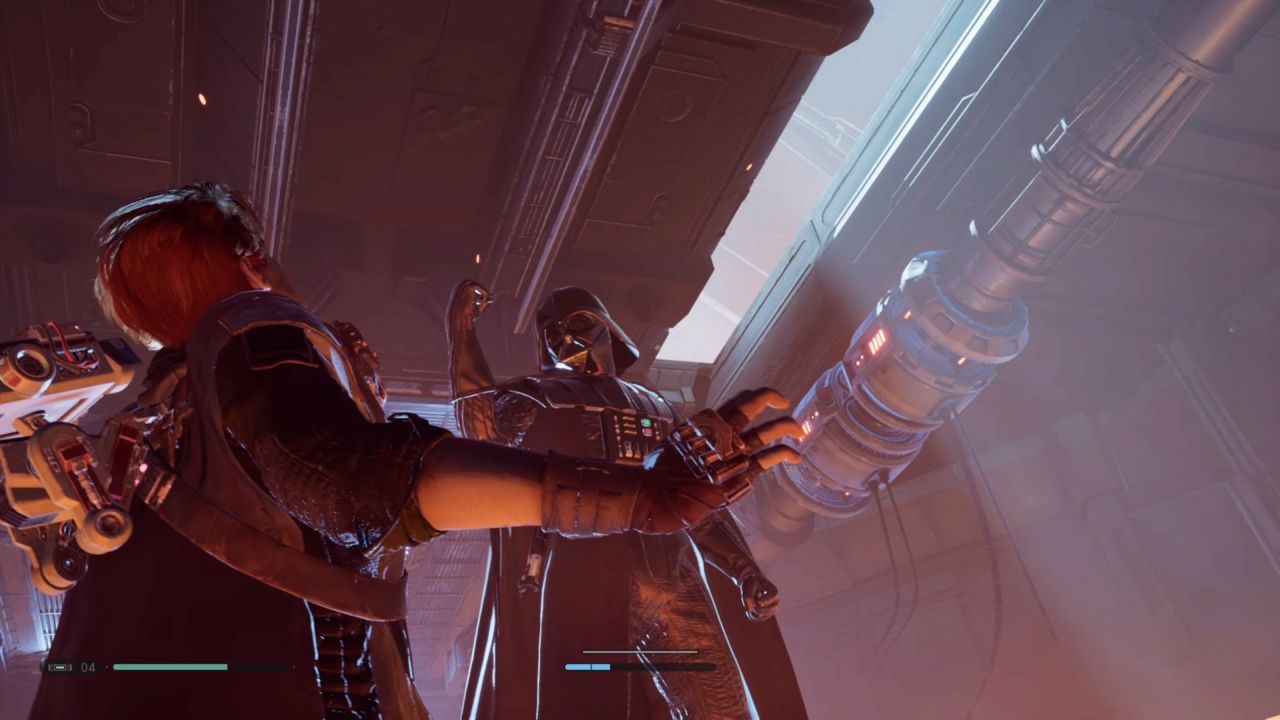Select the stim canister icon beside 04
The image size is (1280, 720).
[x=59, y=667]
